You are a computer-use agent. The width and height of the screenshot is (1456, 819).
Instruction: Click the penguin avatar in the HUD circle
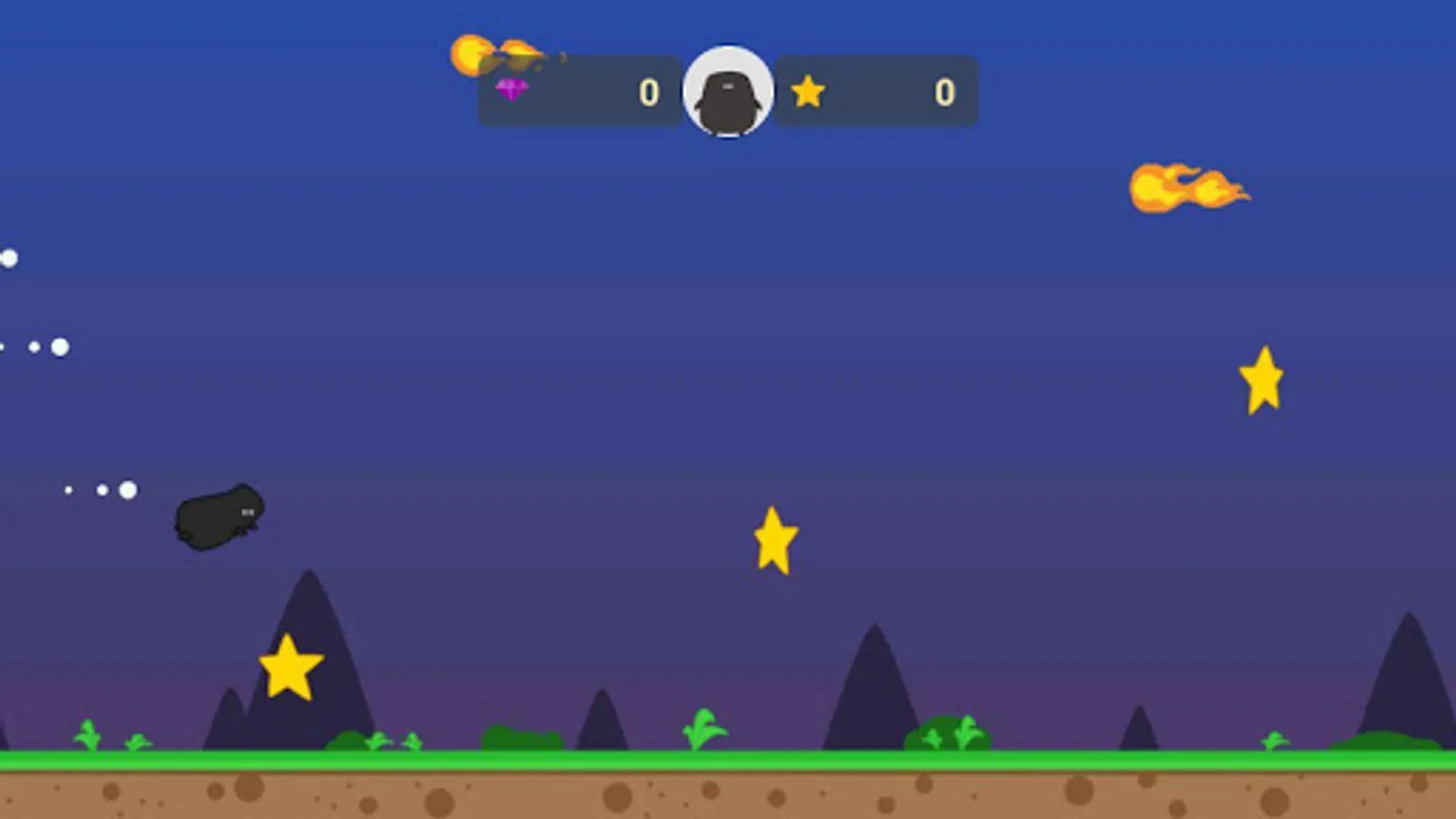(727, 91)
